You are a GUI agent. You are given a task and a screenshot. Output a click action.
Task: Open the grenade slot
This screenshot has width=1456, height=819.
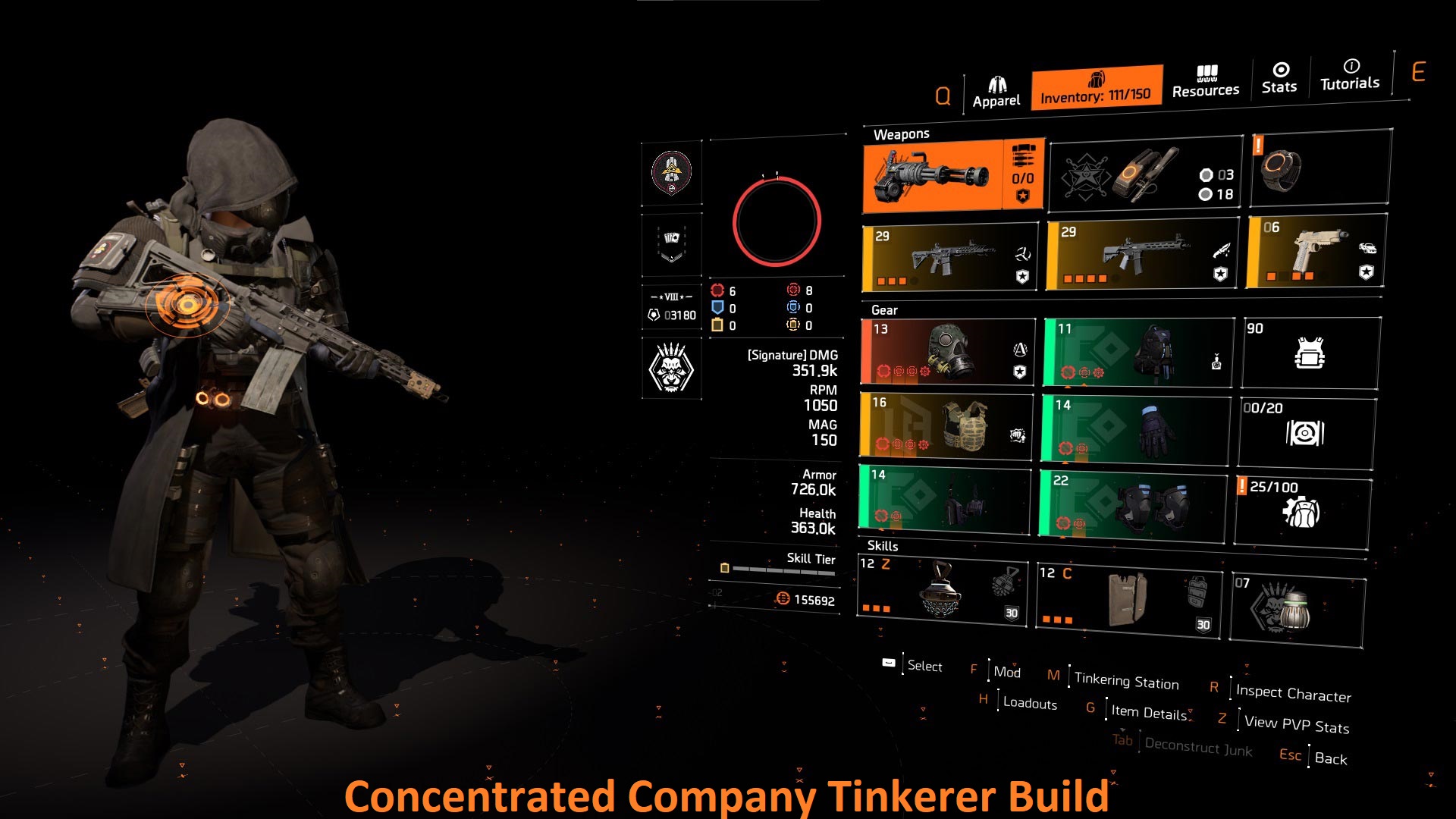[x=1145, y=174]
